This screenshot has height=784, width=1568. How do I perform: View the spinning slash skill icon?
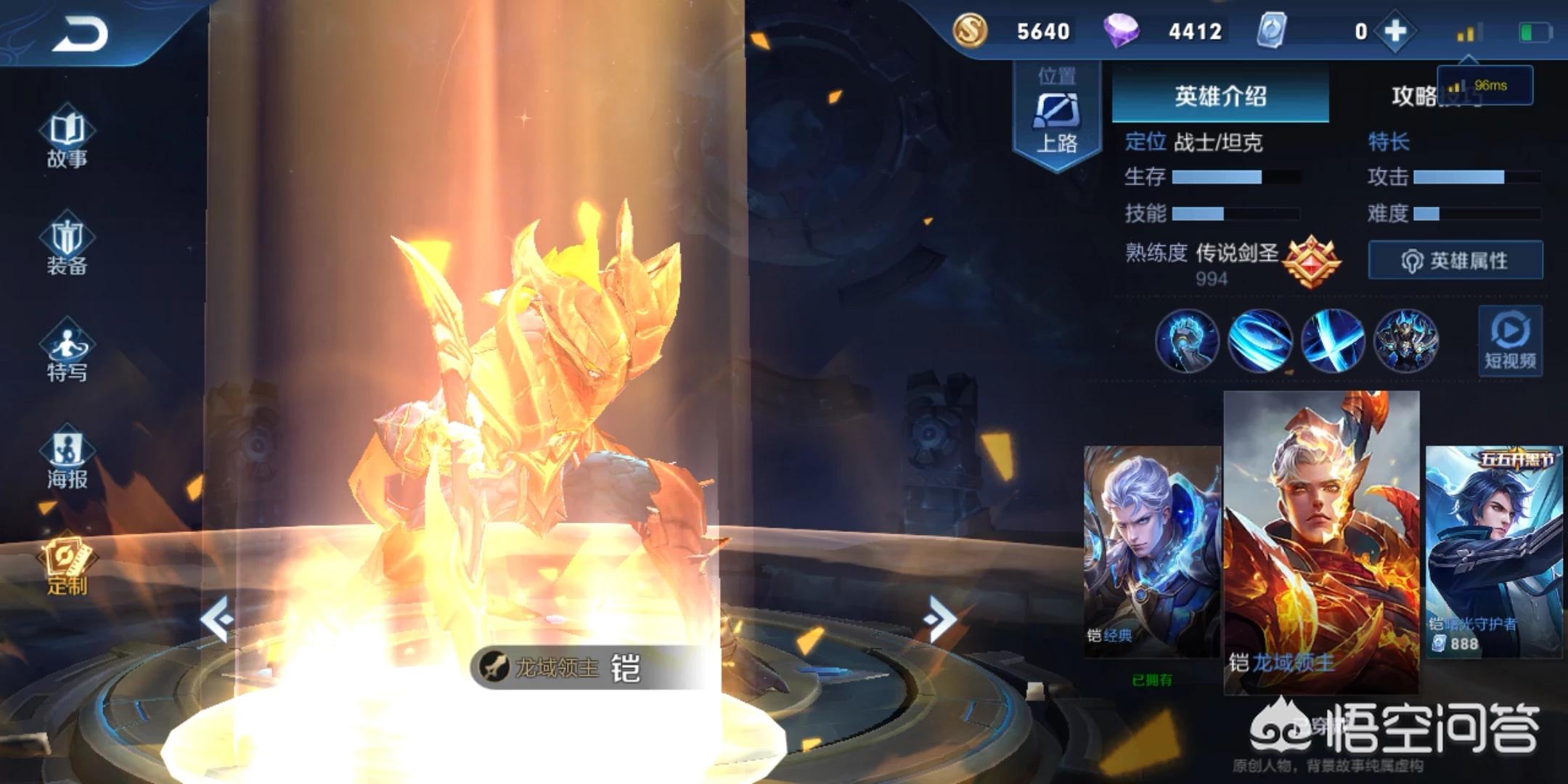(x=1259, y=340)
